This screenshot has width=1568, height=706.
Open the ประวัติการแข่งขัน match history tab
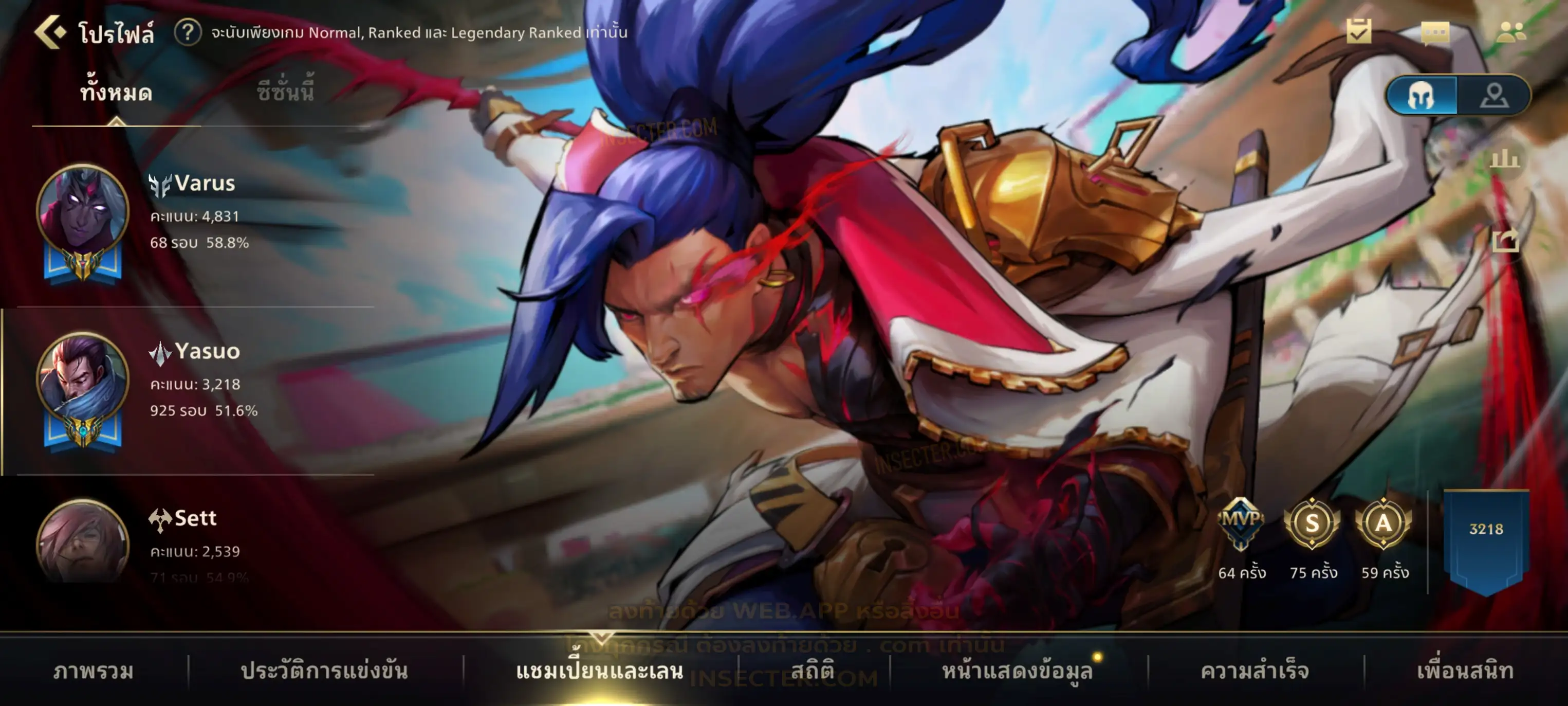pyautogui.click(x=324, y=671)
